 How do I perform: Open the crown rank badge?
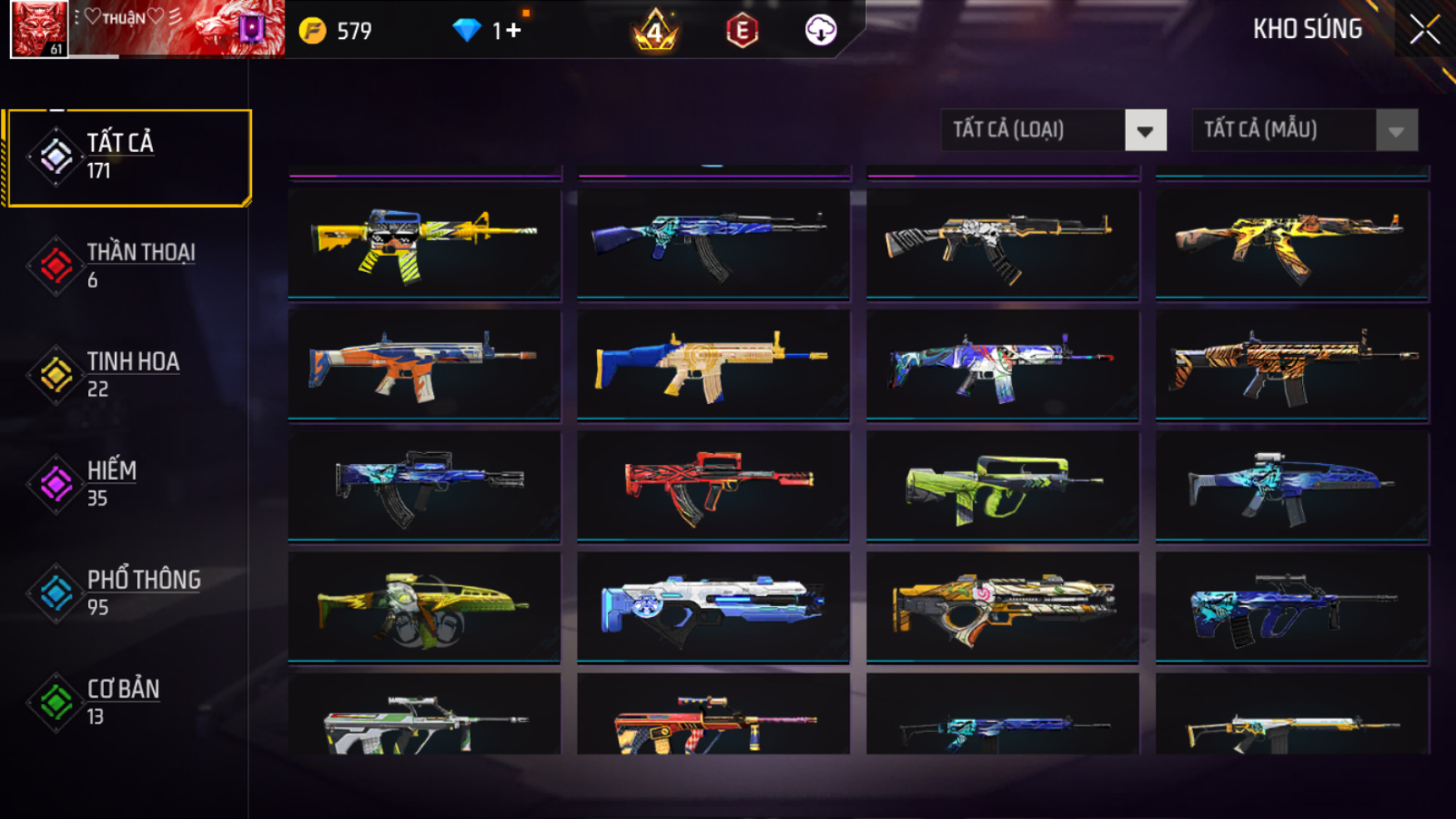point(655,31)
